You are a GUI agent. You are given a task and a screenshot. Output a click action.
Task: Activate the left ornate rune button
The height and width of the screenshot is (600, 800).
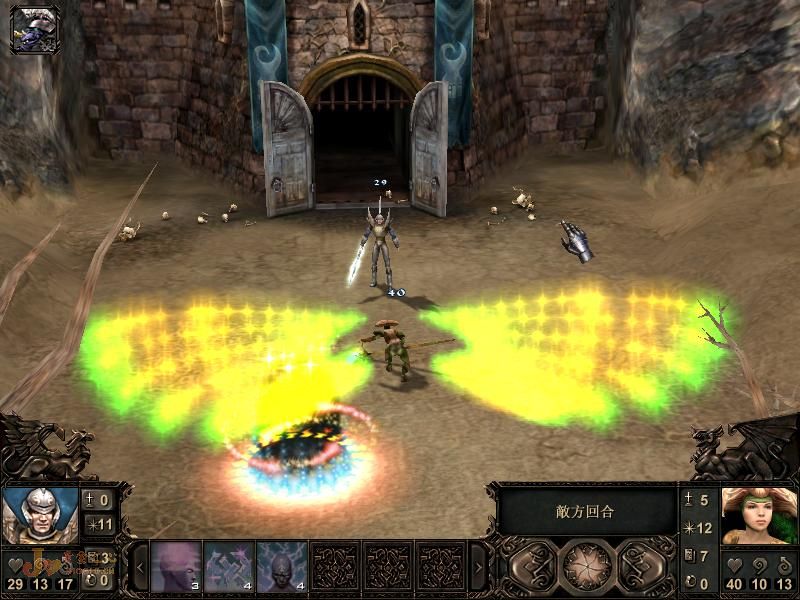[534, 566]
